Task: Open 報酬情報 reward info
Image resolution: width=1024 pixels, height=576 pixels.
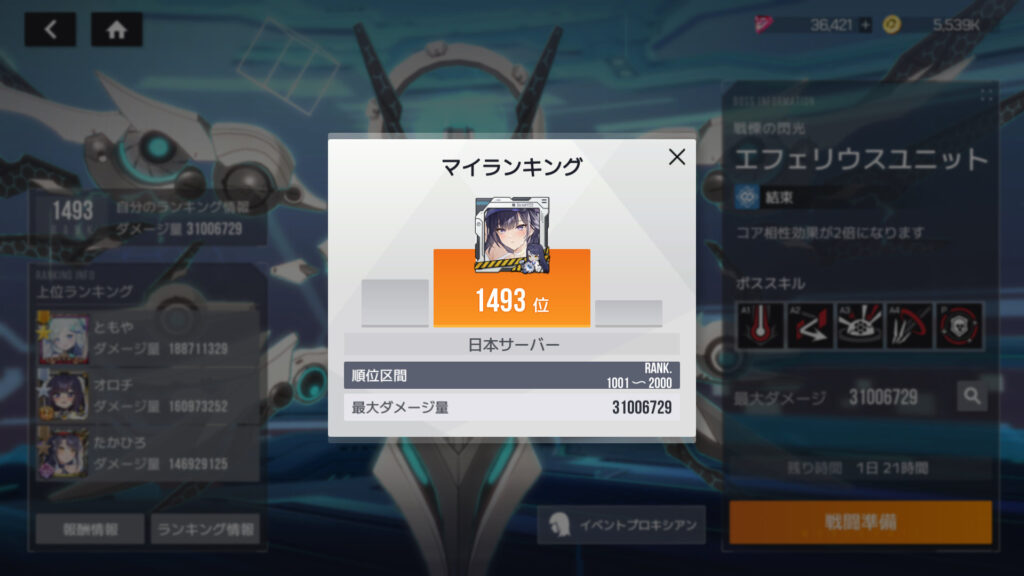Action: [90, 529]
